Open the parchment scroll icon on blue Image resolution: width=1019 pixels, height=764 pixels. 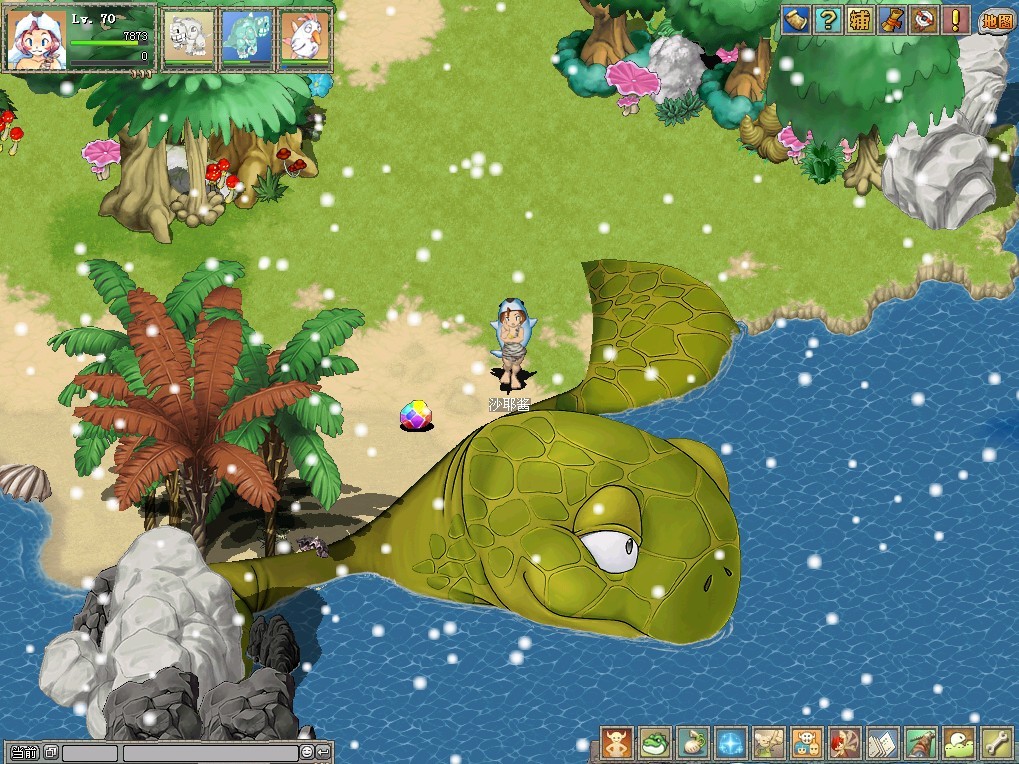796,19
